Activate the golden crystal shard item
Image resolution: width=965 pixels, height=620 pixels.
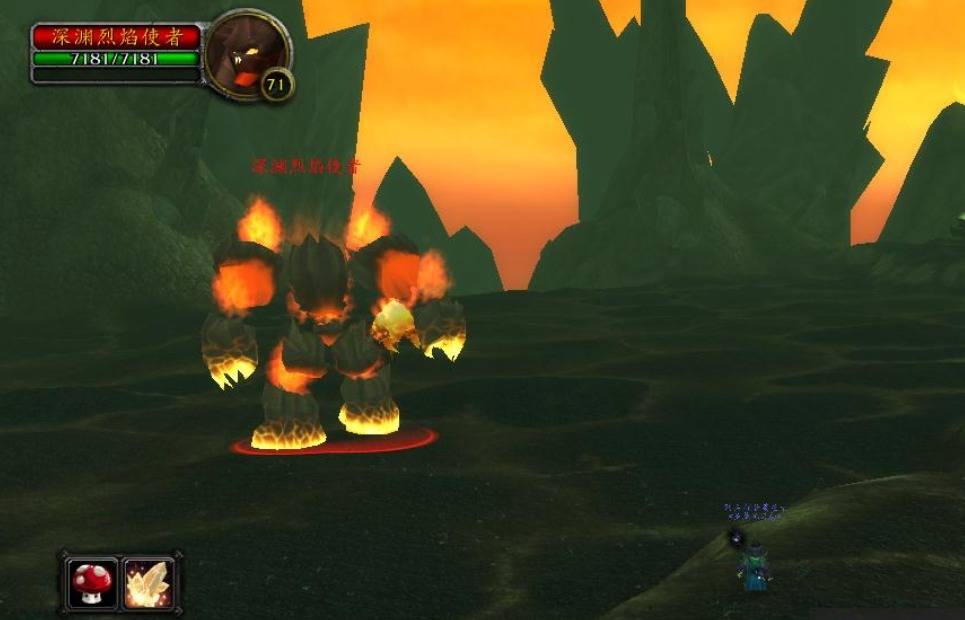[148, 583]
